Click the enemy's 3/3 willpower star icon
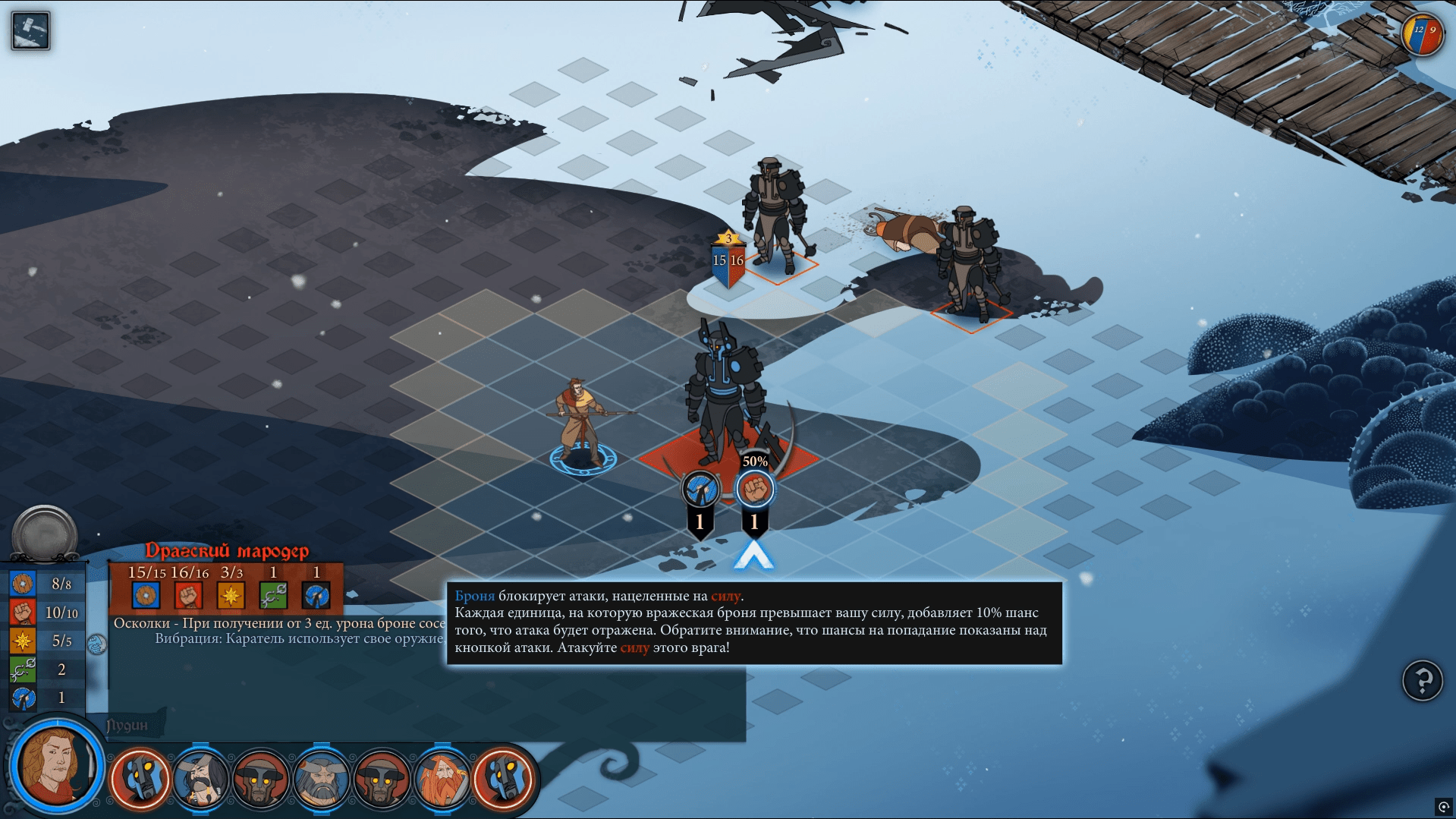The height and width of the screenshot is (819, 1456). point(231,595)
